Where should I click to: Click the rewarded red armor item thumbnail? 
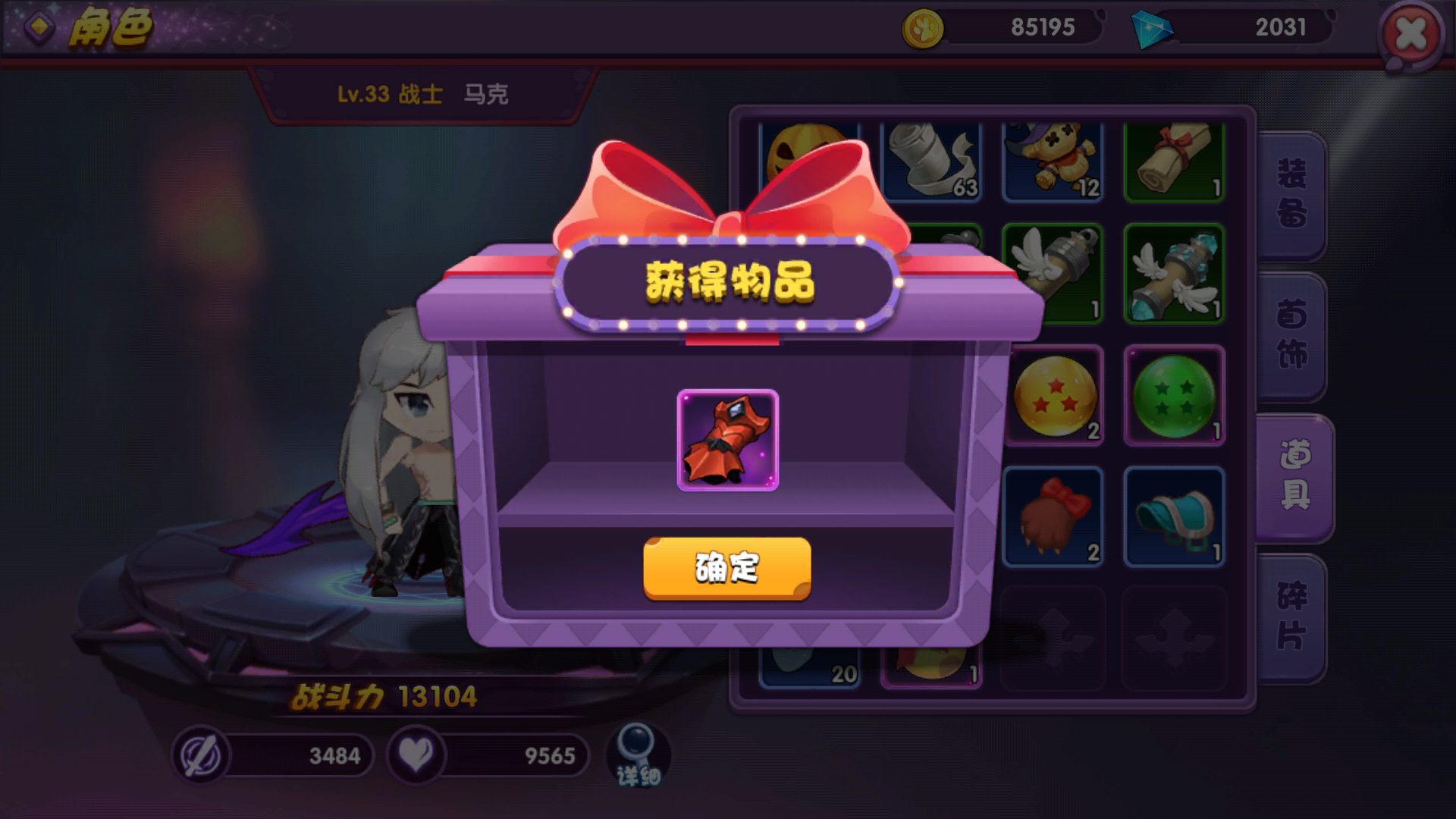coord(726,438)
